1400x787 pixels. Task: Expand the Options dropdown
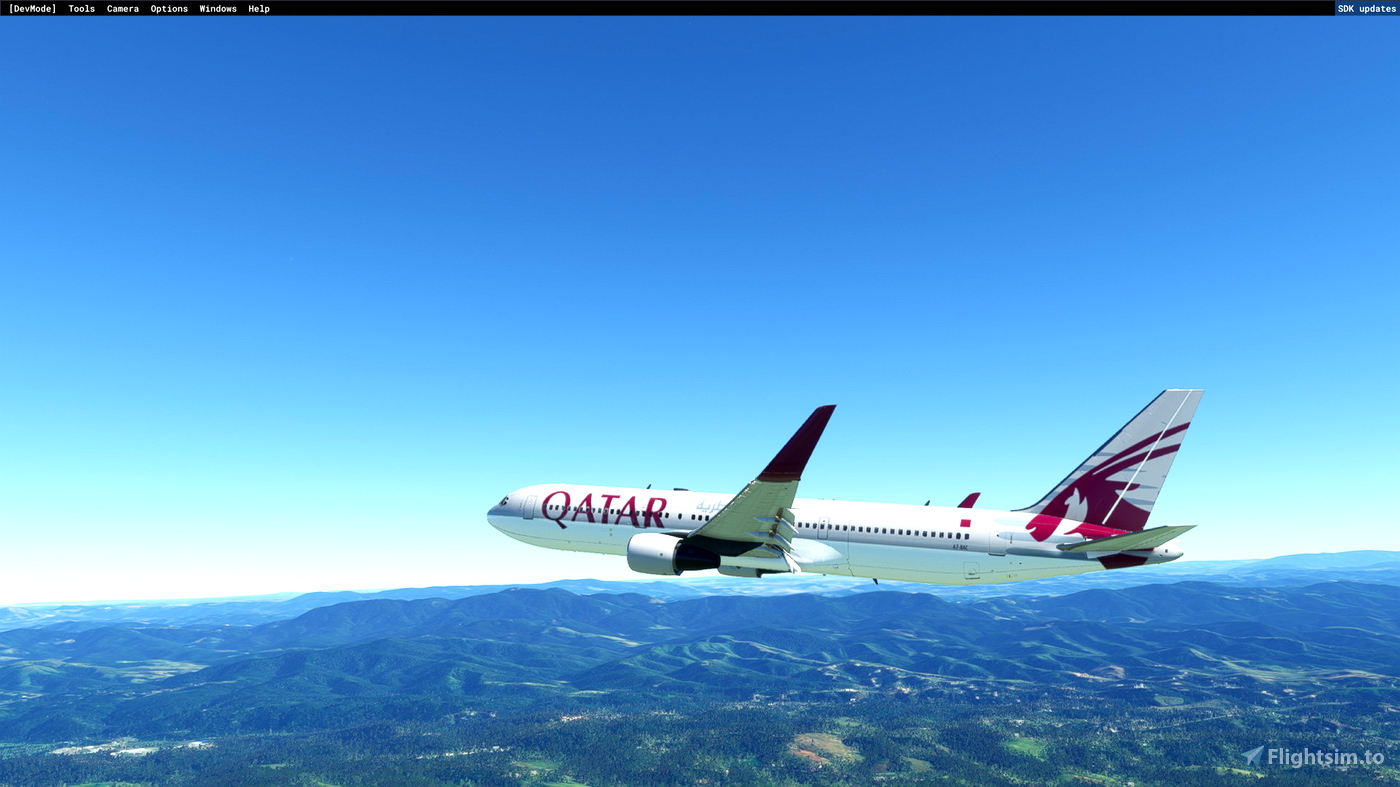click(x=168, y=7)
